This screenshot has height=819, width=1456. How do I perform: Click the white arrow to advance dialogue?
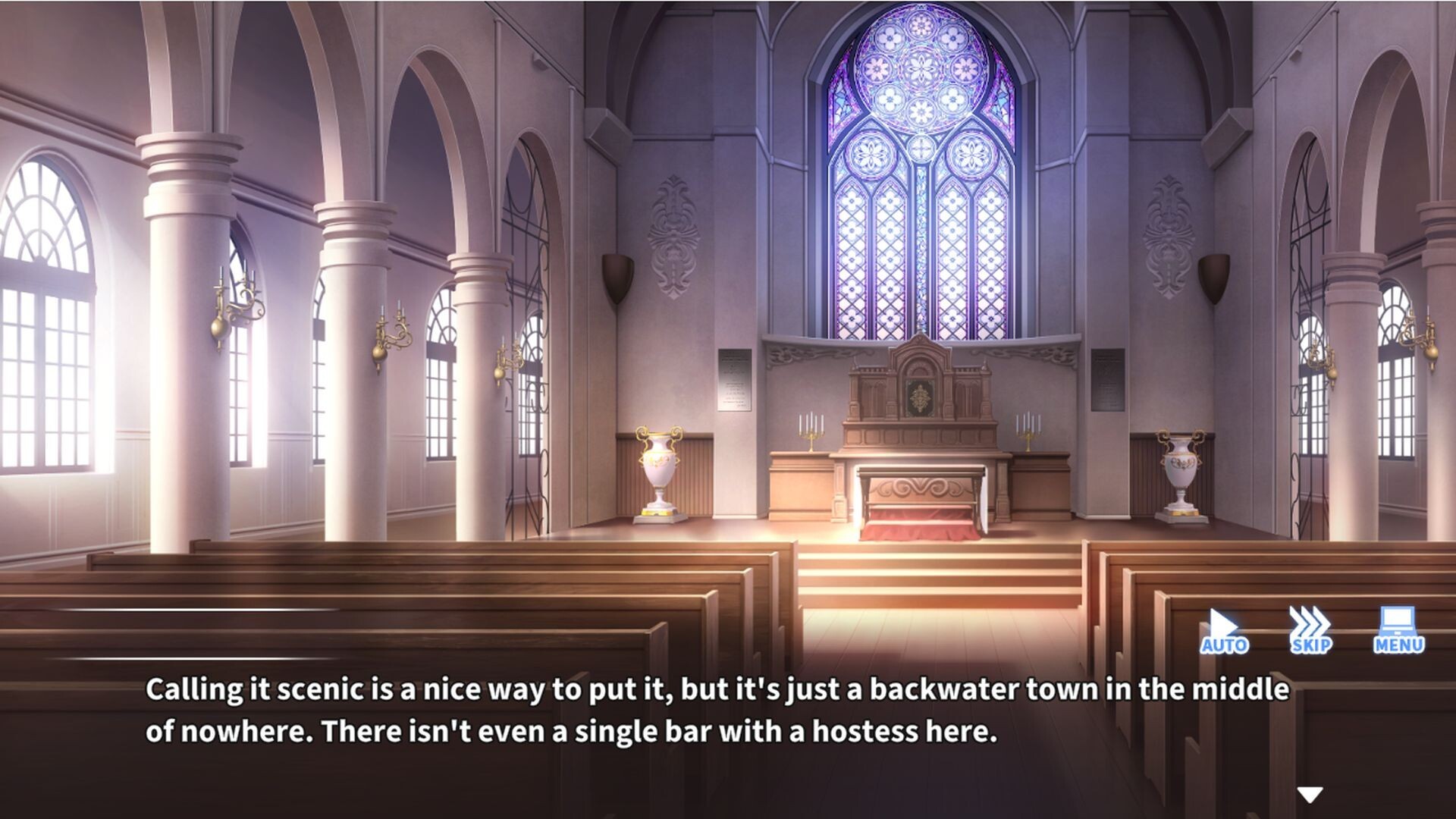pyautogui.click(x=1310, y=794)
